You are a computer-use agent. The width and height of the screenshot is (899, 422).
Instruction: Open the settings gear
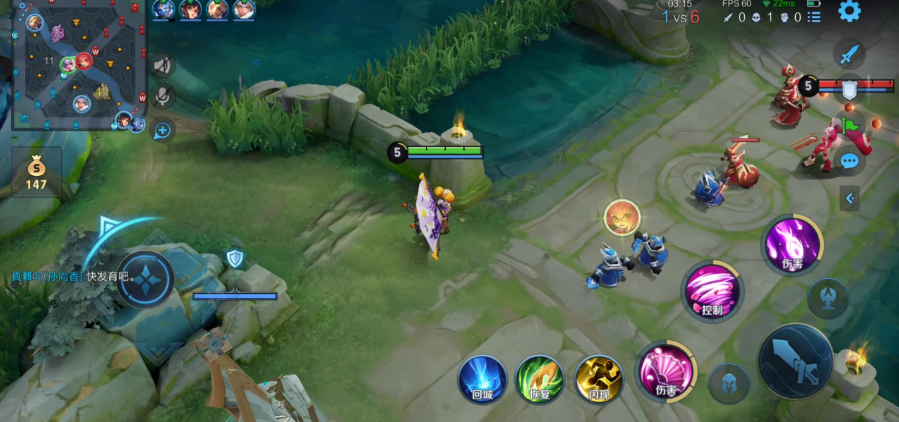coord(849,12)
